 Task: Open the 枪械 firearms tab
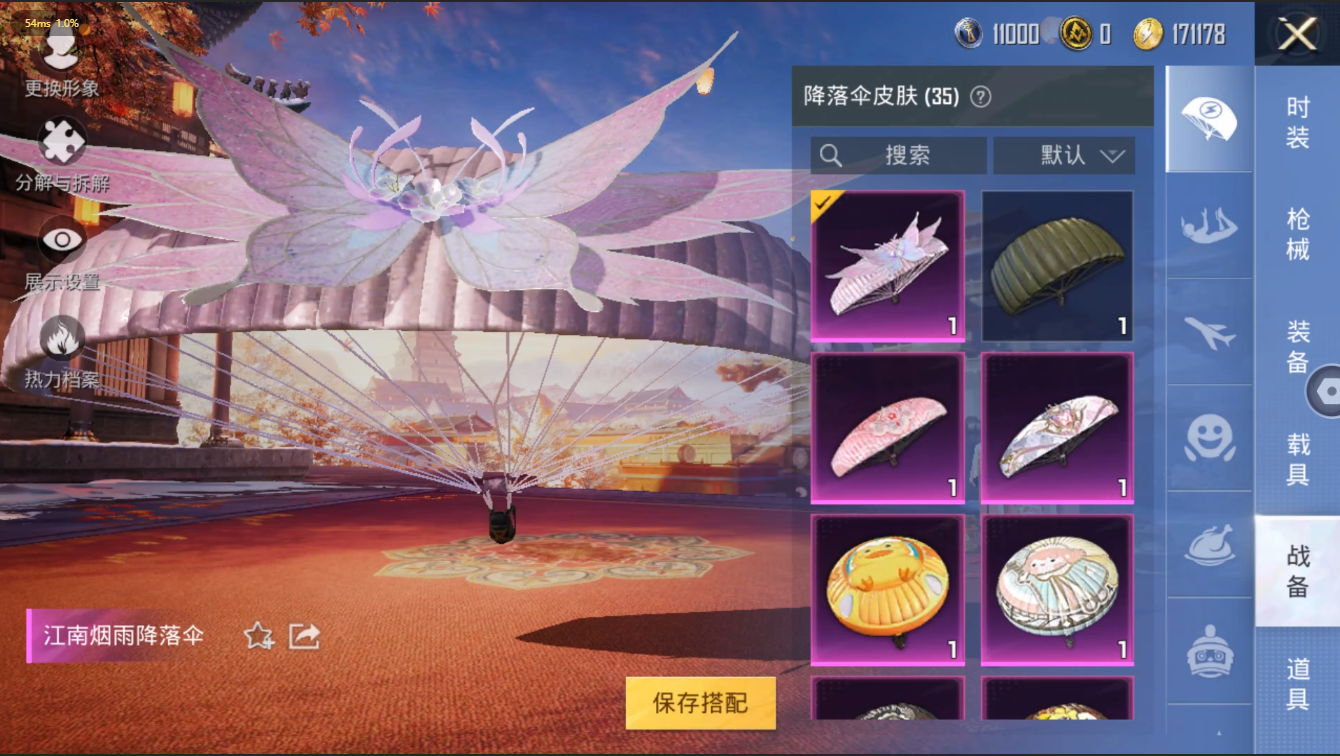(1297, 233)
